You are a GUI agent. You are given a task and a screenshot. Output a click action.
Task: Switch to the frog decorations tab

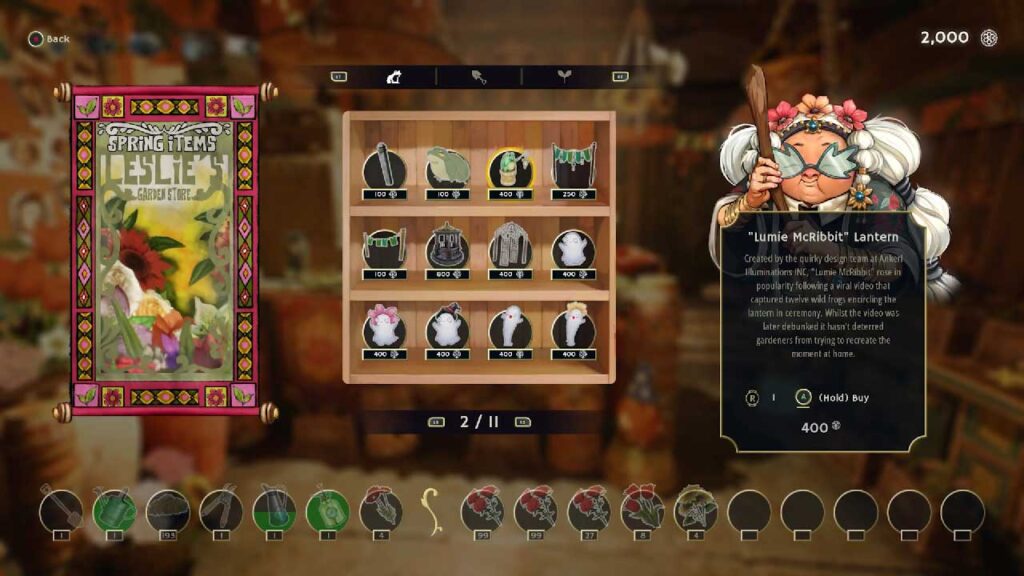click(394, 76)
